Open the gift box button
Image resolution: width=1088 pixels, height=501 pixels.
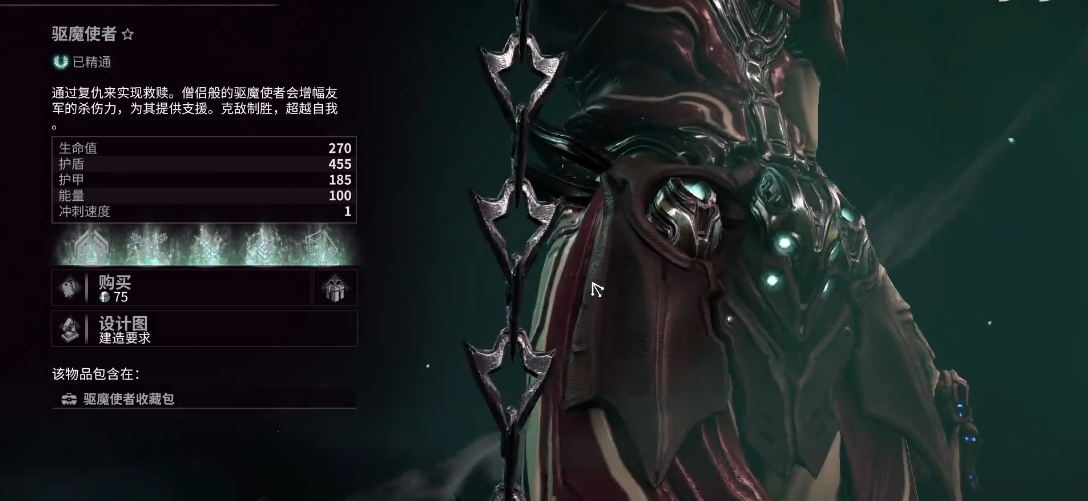[x=335, y=288]
